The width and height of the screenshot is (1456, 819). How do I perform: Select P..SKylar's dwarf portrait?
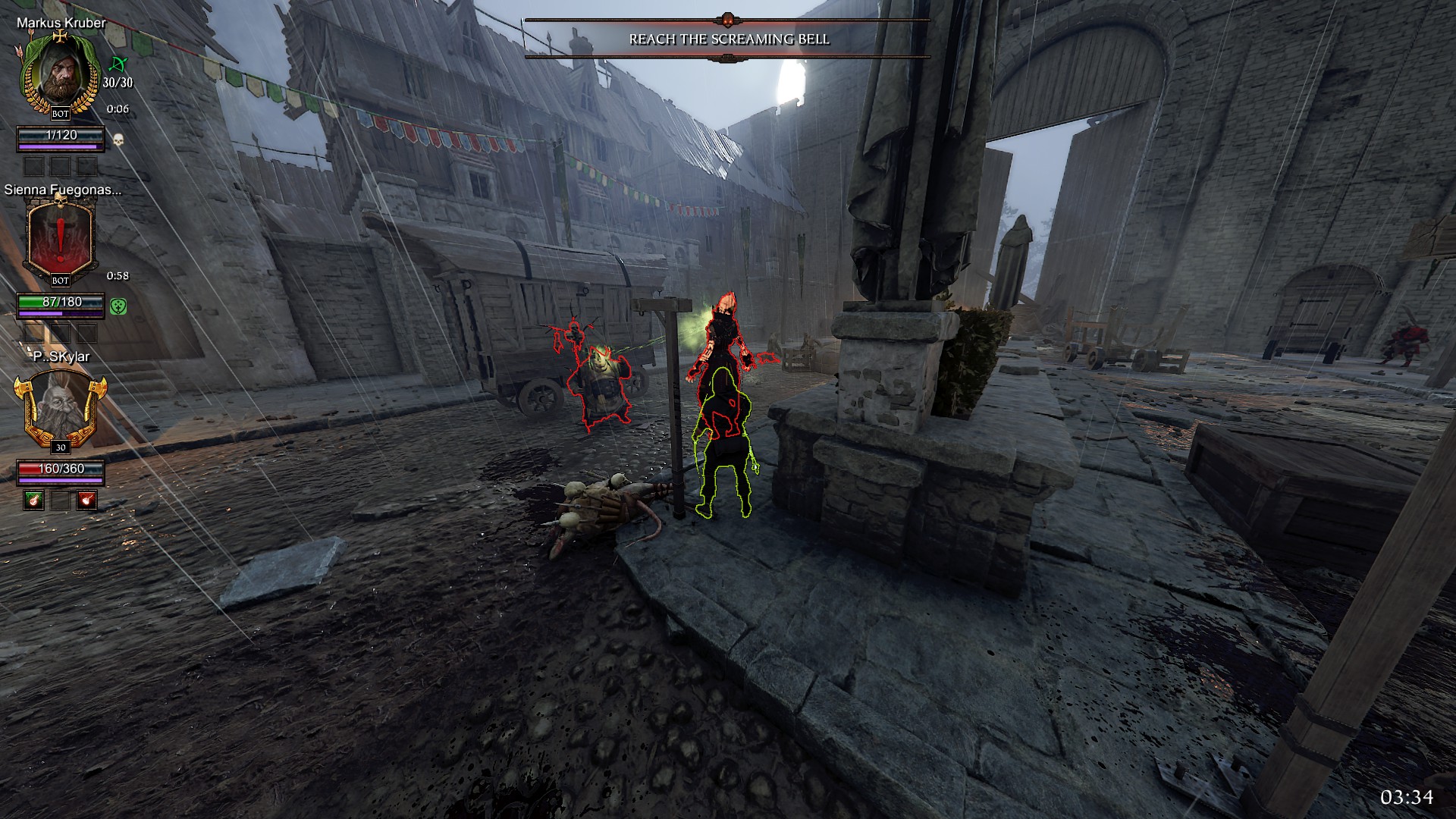click(60, 407)
